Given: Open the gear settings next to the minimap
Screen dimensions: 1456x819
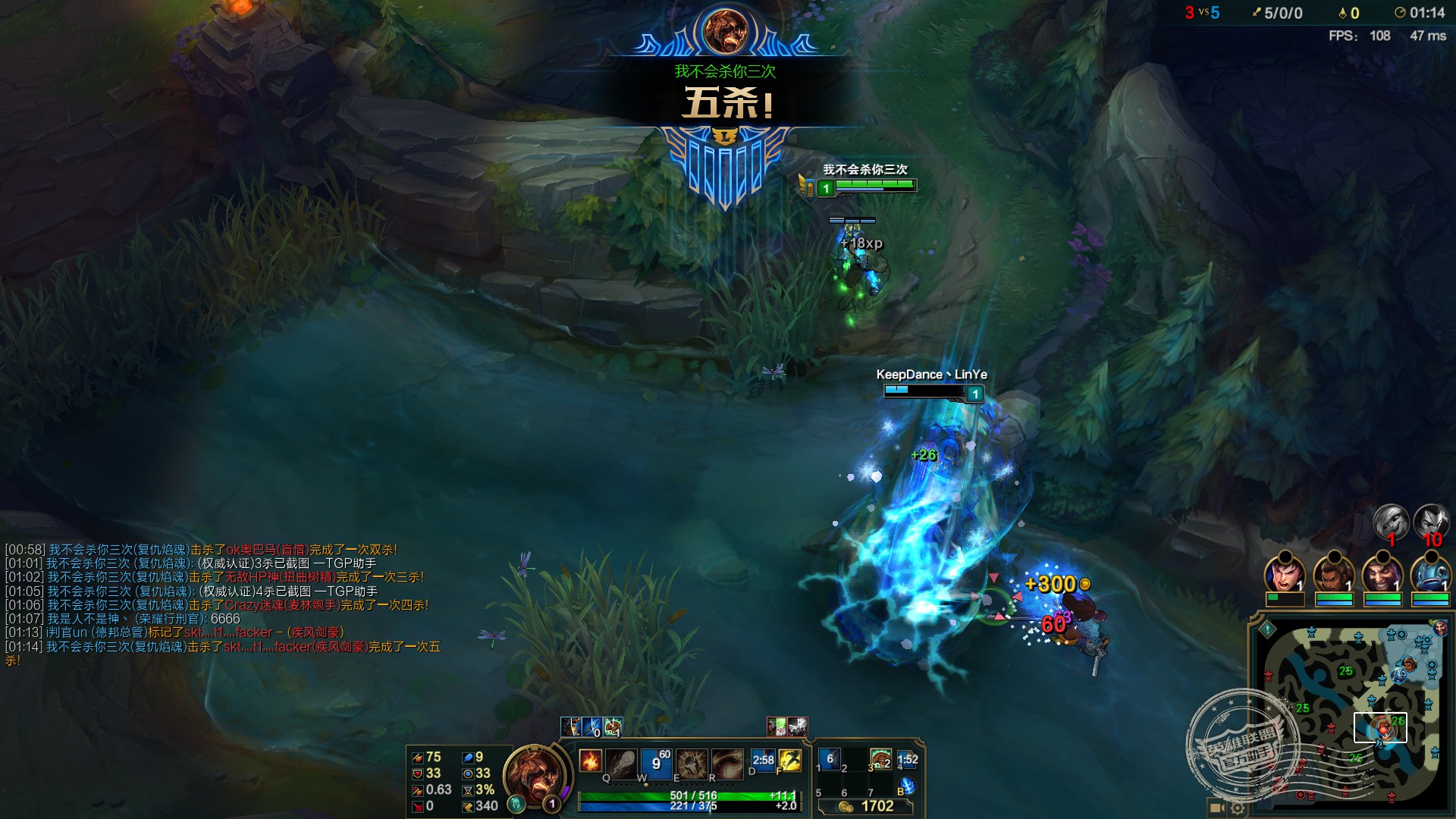Looking at the screenshot, I should pos(1237,808).
